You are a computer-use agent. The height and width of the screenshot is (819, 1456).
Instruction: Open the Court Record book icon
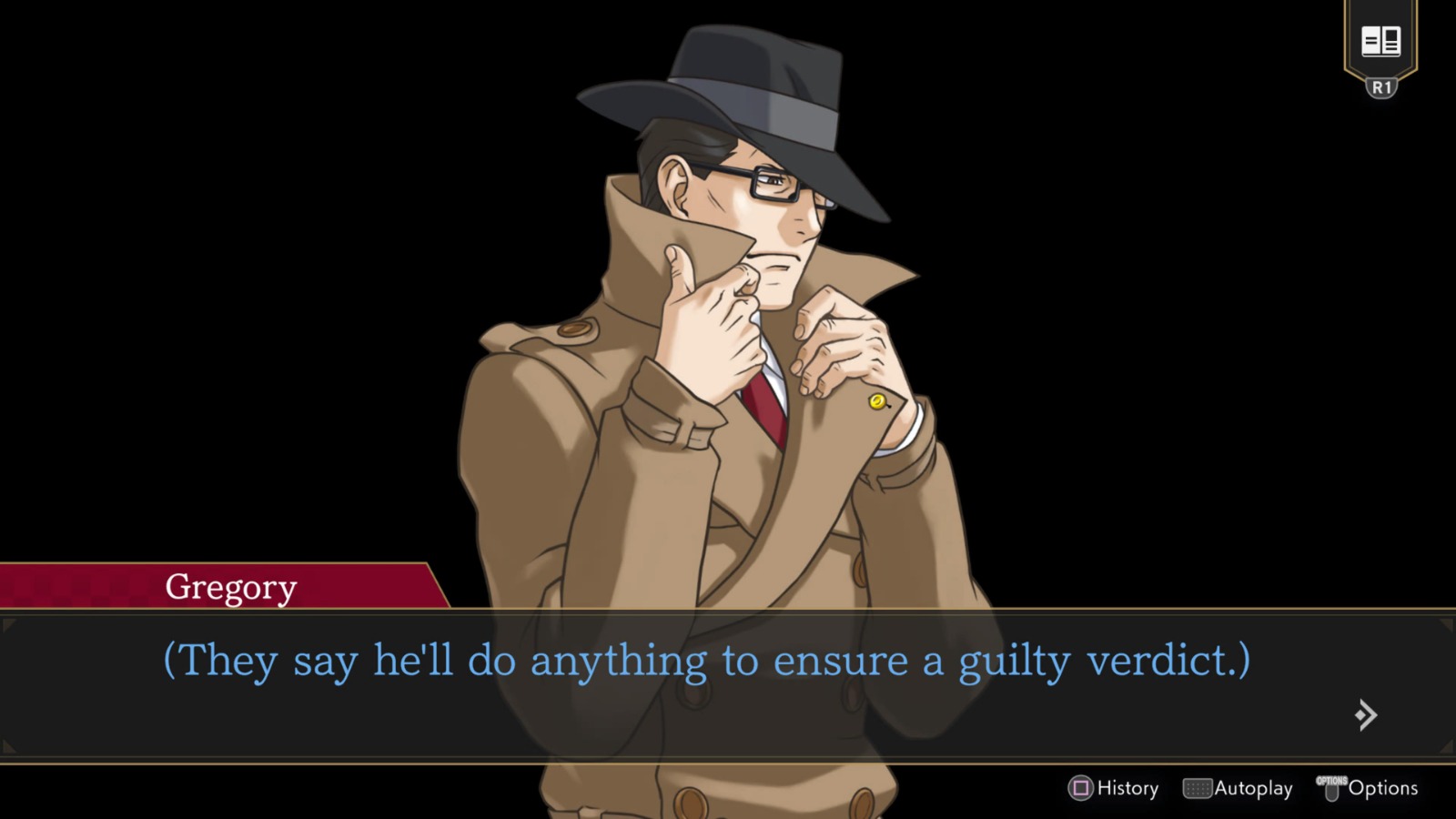click(x=1380, y=41)
